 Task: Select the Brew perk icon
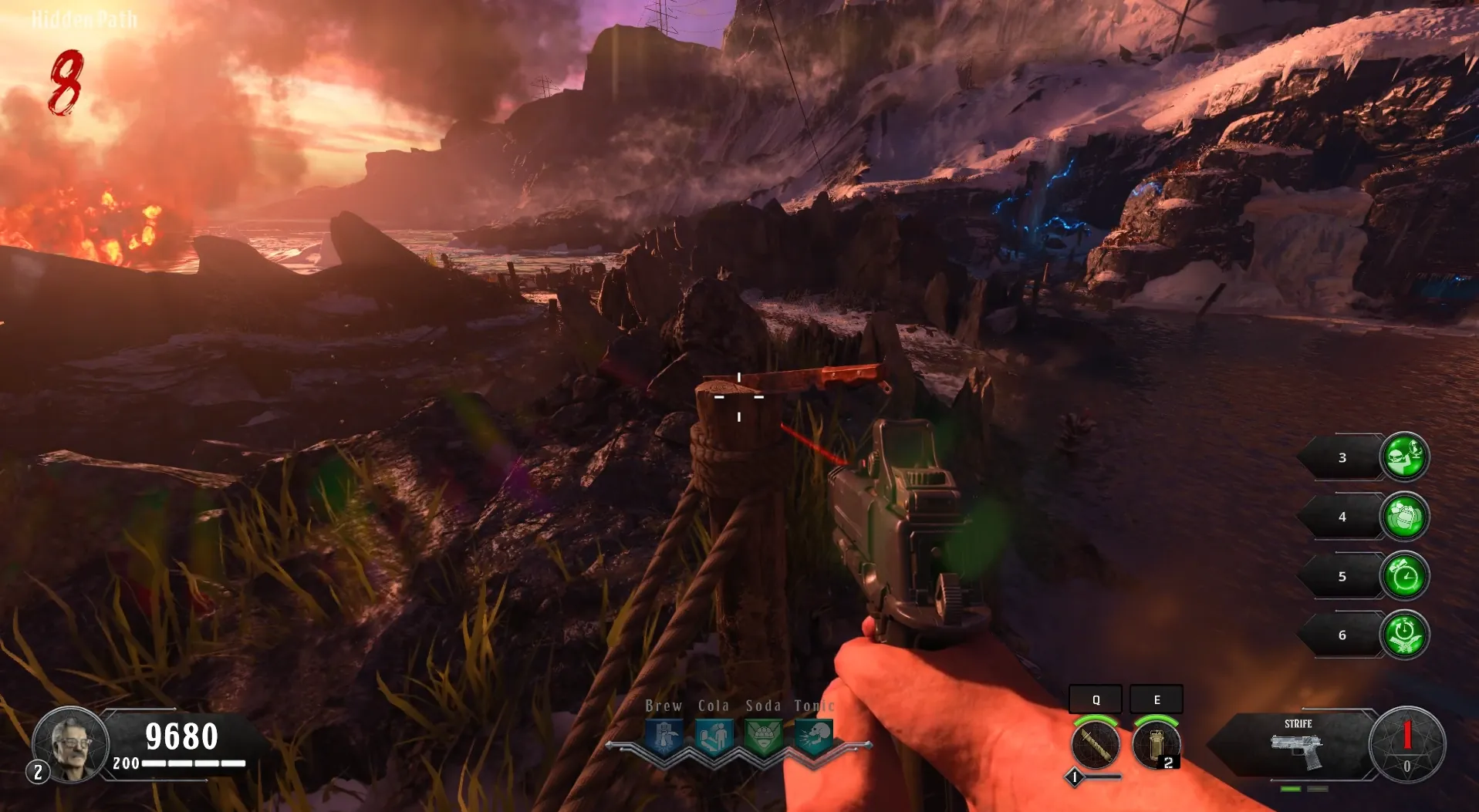(664, 737)
